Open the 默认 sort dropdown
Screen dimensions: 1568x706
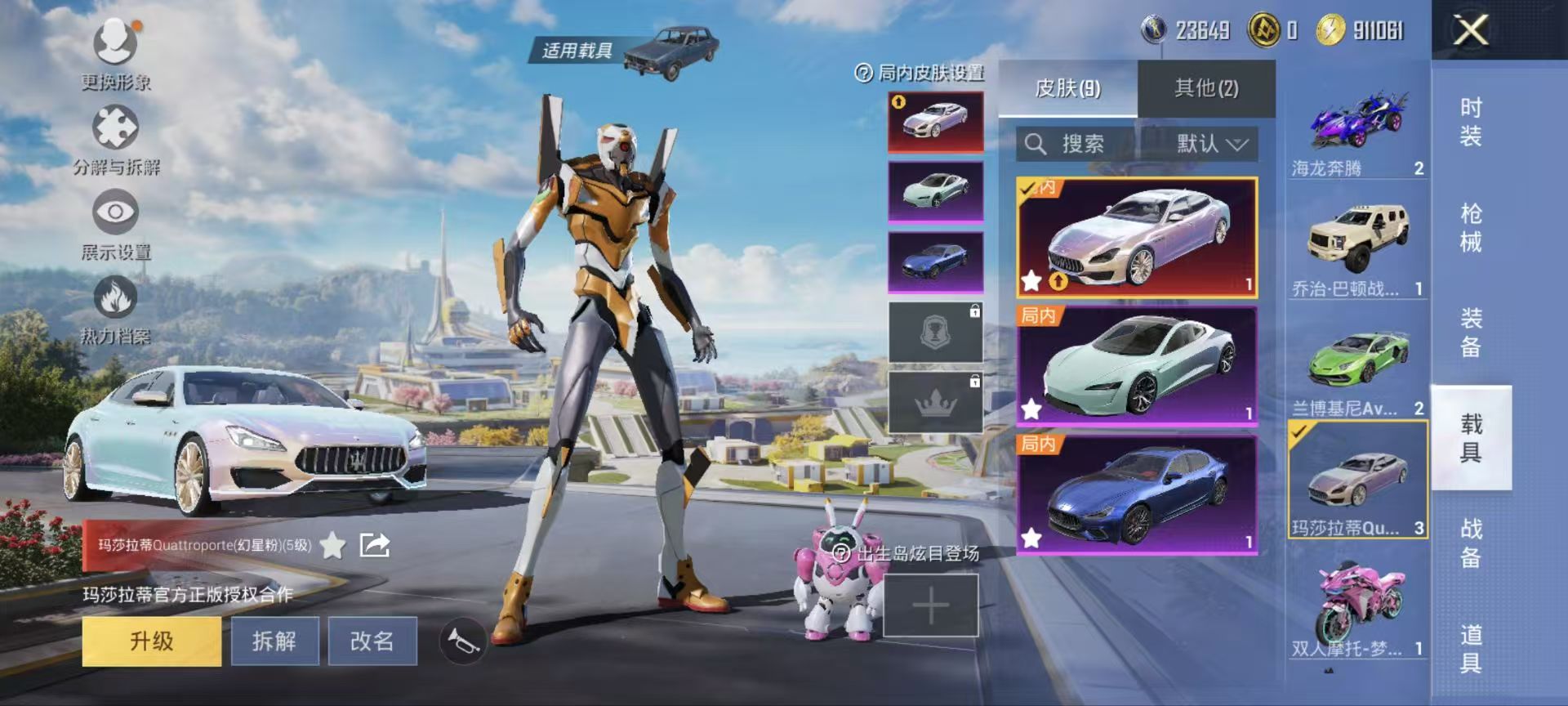1211,145
